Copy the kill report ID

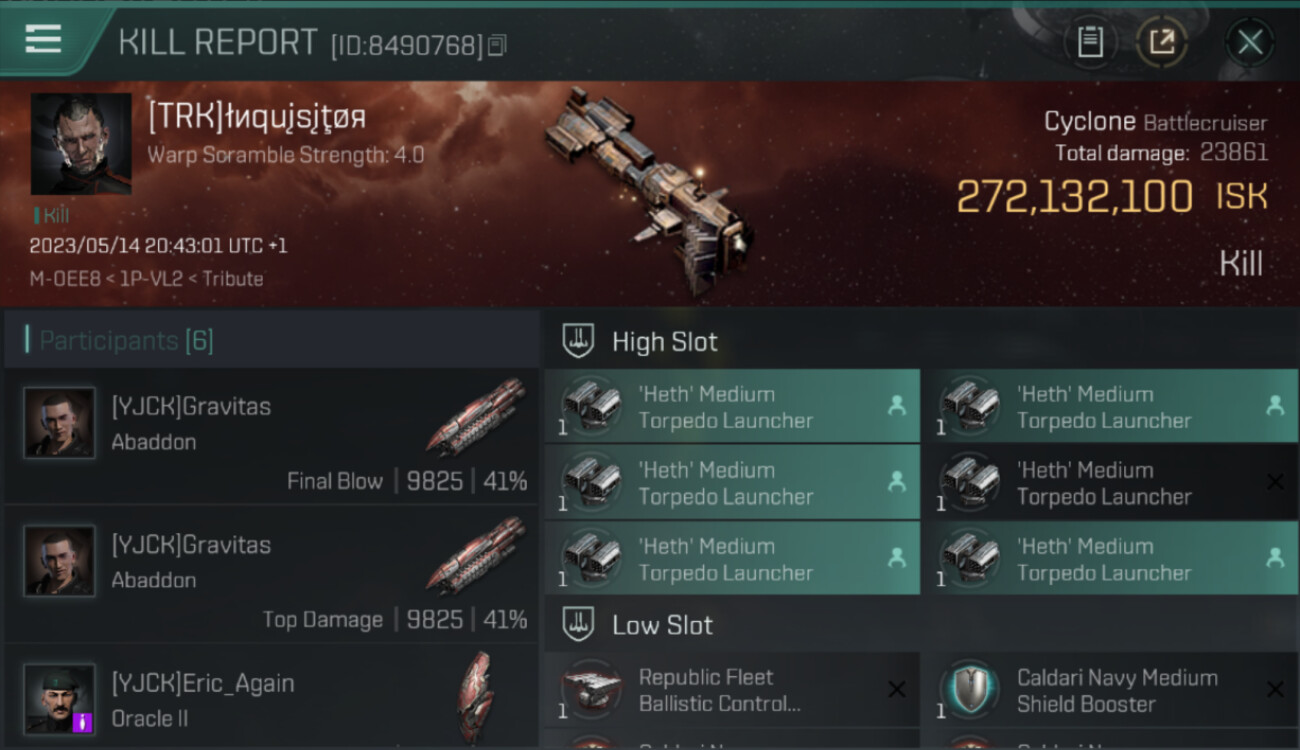pos(497,45)
